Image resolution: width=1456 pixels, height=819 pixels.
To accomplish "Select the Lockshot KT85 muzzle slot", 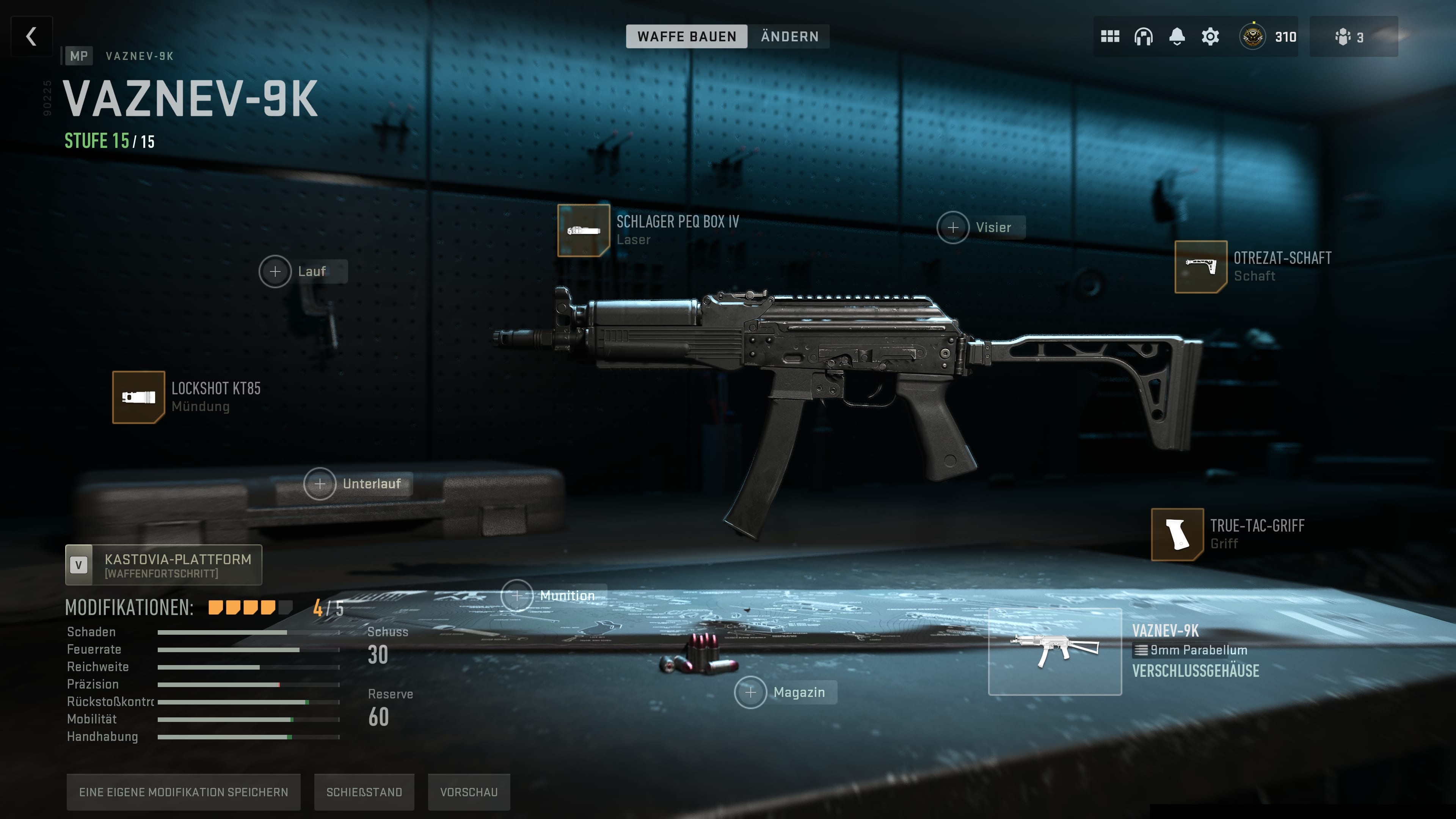I will pyautogui.click(x=138, y=397).
